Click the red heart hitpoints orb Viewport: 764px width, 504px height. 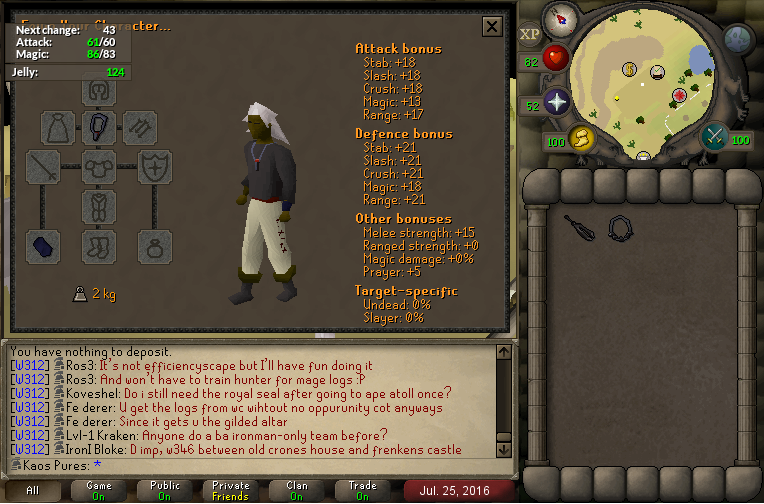click(556, 58)
